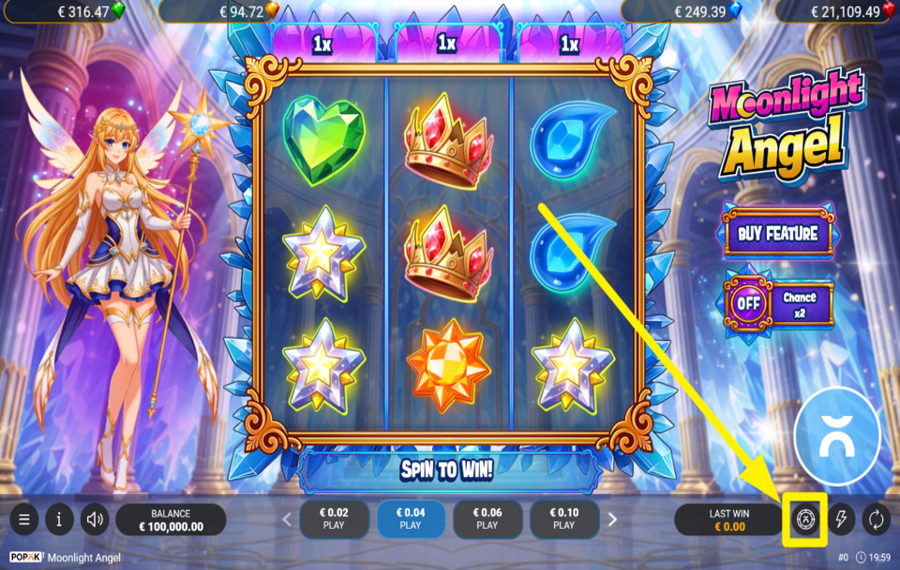Click the highlighted icon beside Last Win
The width and height of the screenshot is (900, 570).
click(x=806, y=519)
